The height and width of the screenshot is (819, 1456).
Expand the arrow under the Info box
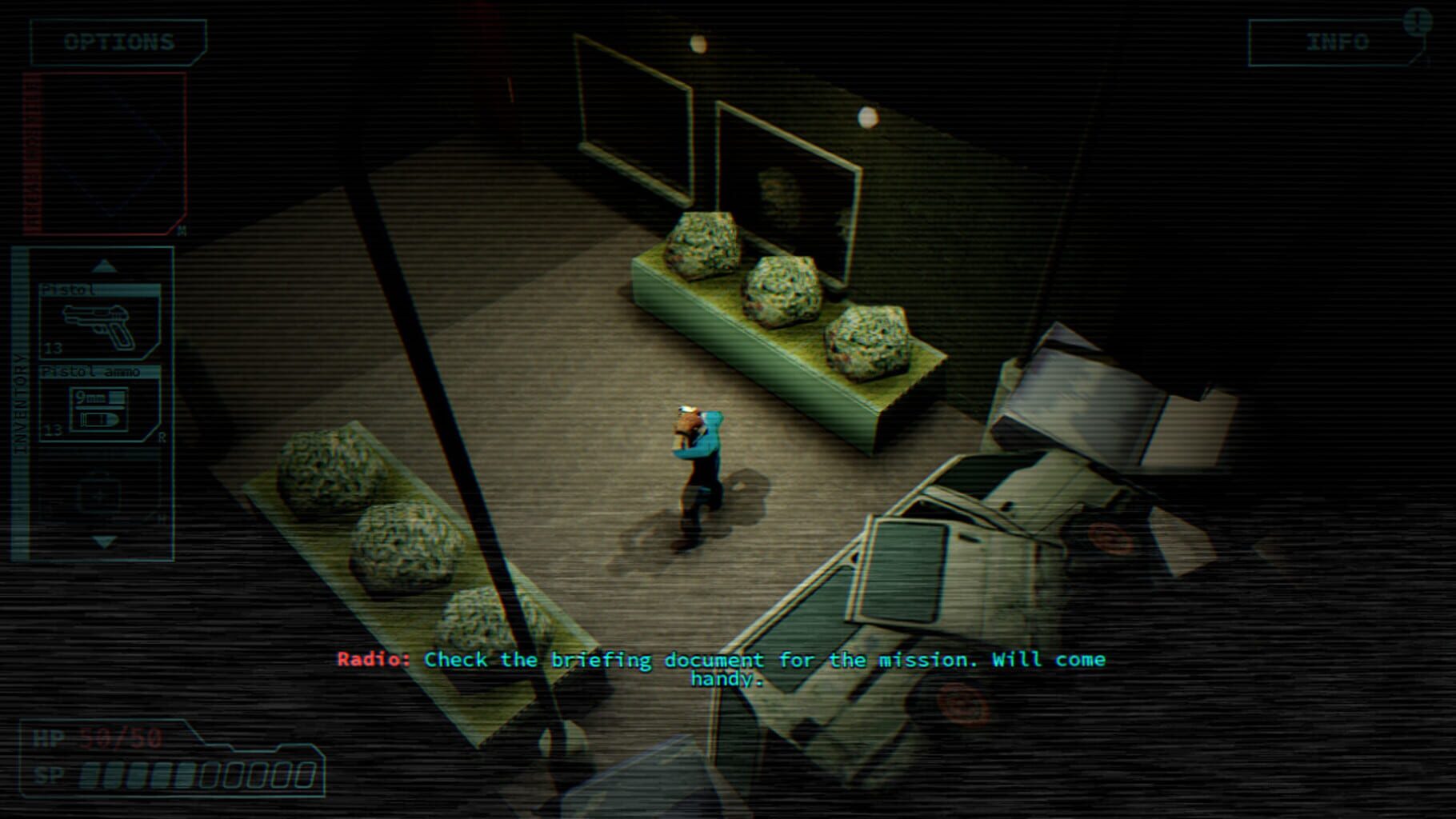click(x=1414, y=60)
